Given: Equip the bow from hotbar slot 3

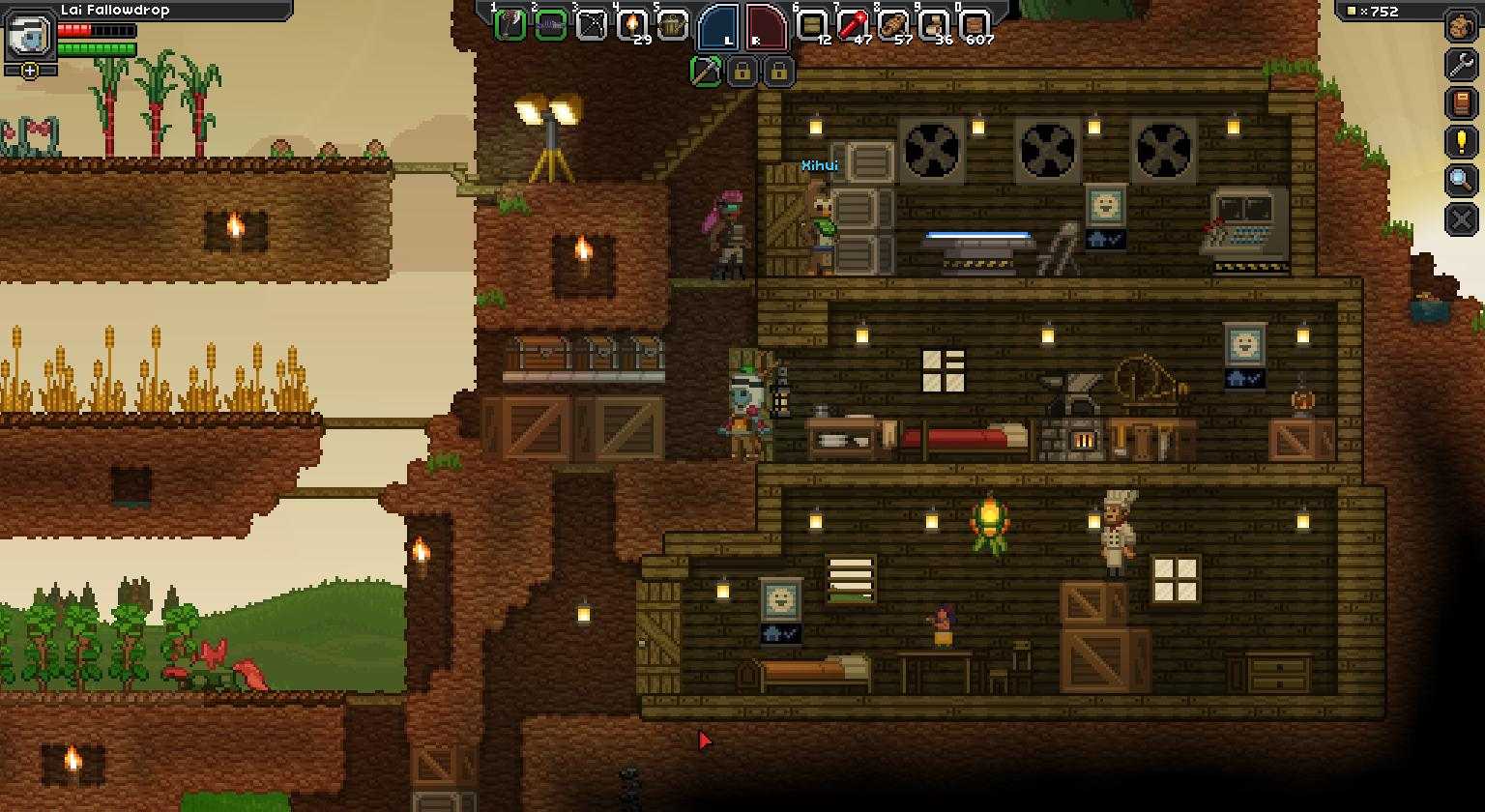Looking at the screenshot, I should pos(591,24).
